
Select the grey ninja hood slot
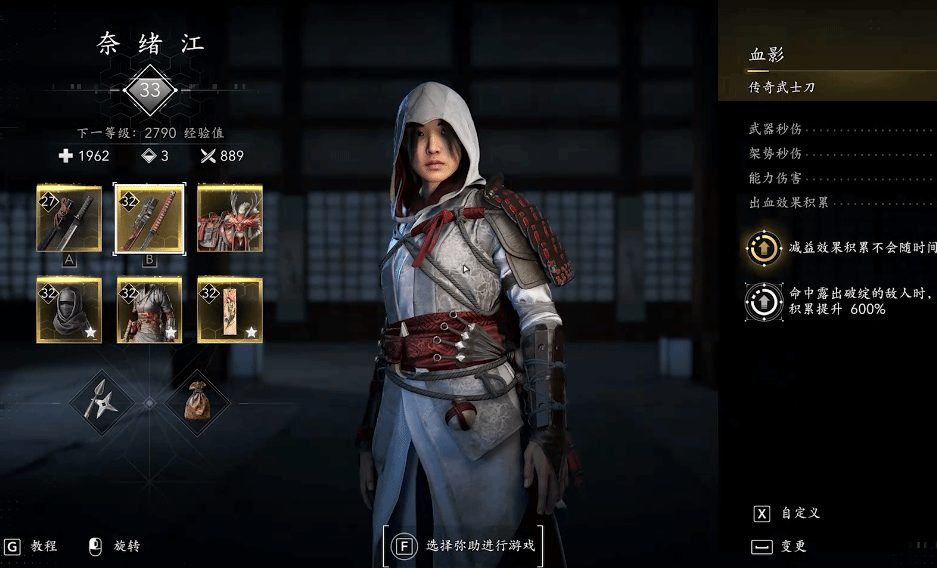69,310
